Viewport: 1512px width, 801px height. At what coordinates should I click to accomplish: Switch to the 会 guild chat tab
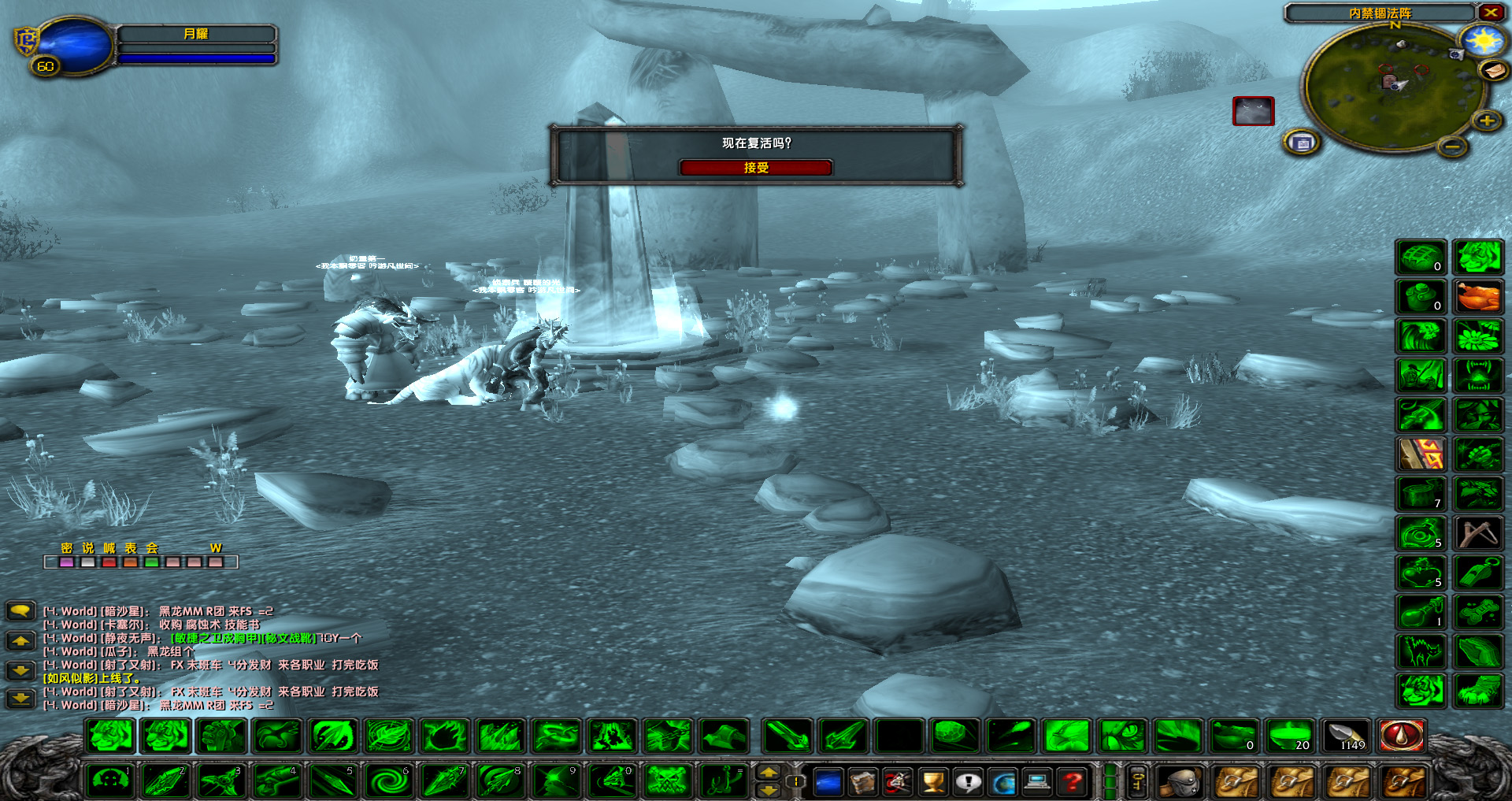(x=151, y=548)
